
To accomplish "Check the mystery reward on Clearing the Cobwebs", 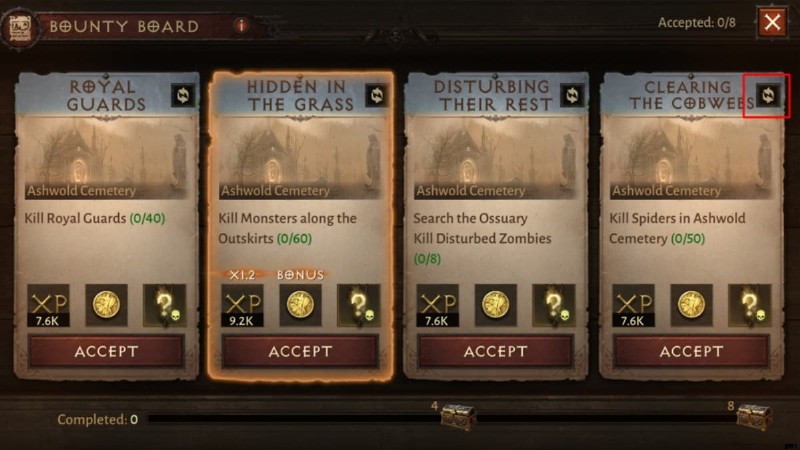I will pyautogui.click(x=749, y=304).
